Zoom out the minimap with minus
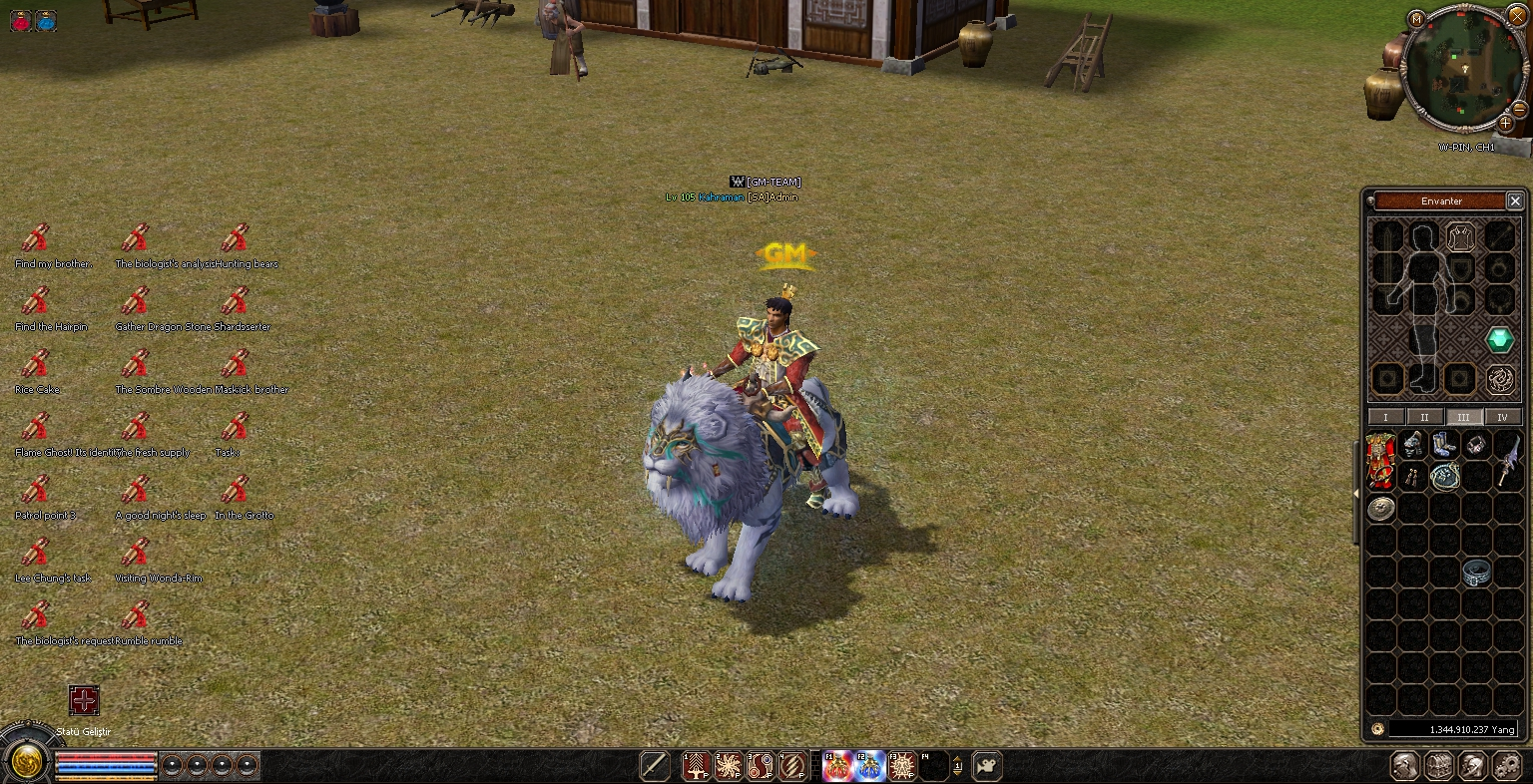The image size is (1533, 784). (x=1519, y=110)
